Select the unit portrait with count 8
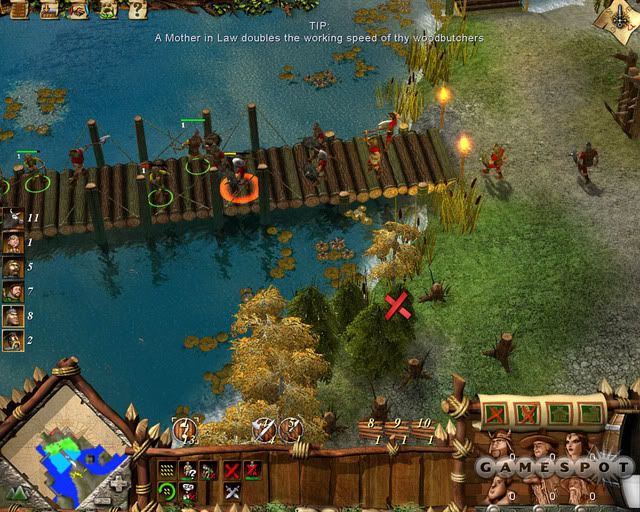This screenshot has width=640, height=512. point(13,316)
